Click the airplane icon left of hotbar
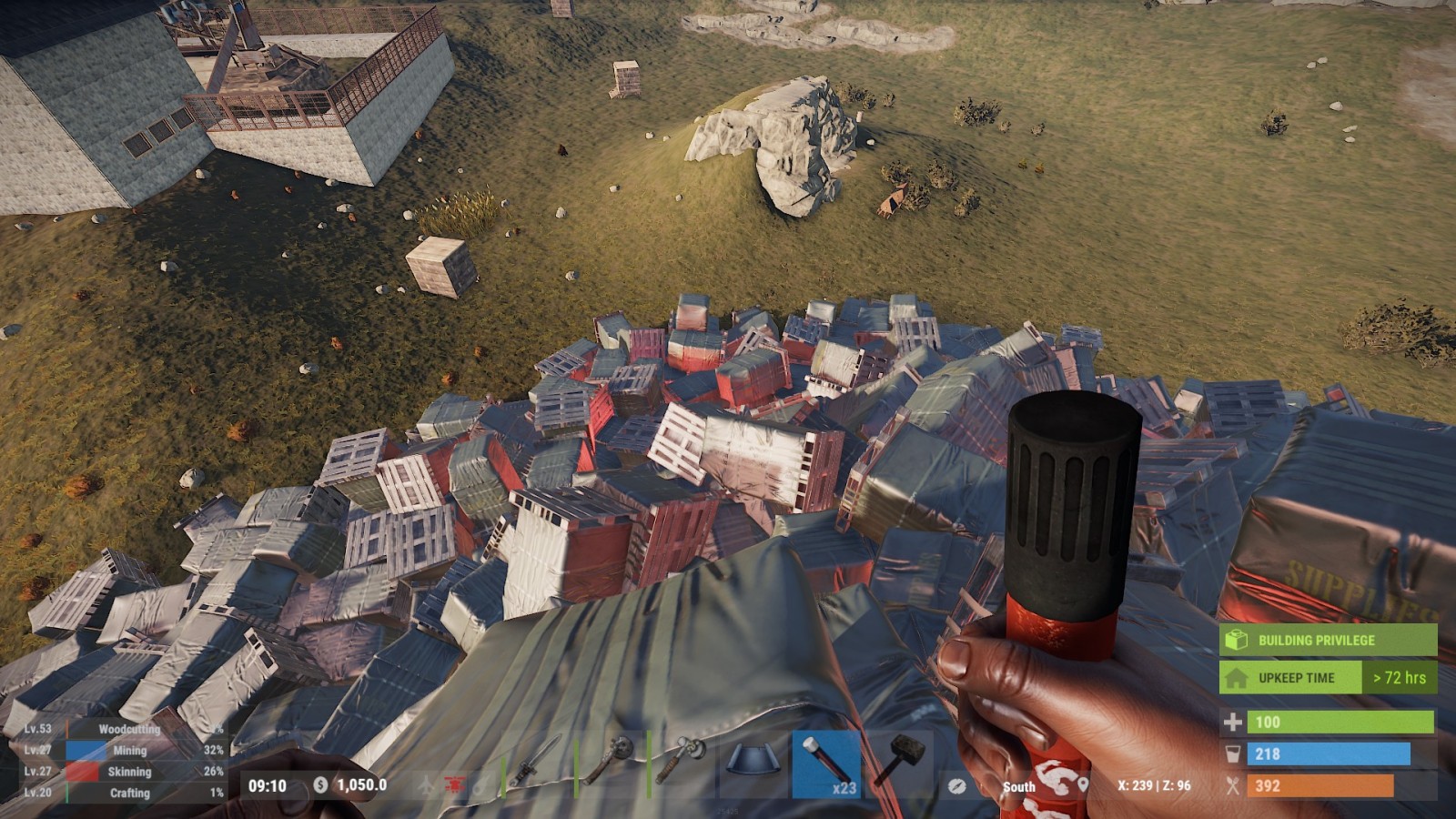This screenshot has width=1456, height=819. tap(427, 784)
